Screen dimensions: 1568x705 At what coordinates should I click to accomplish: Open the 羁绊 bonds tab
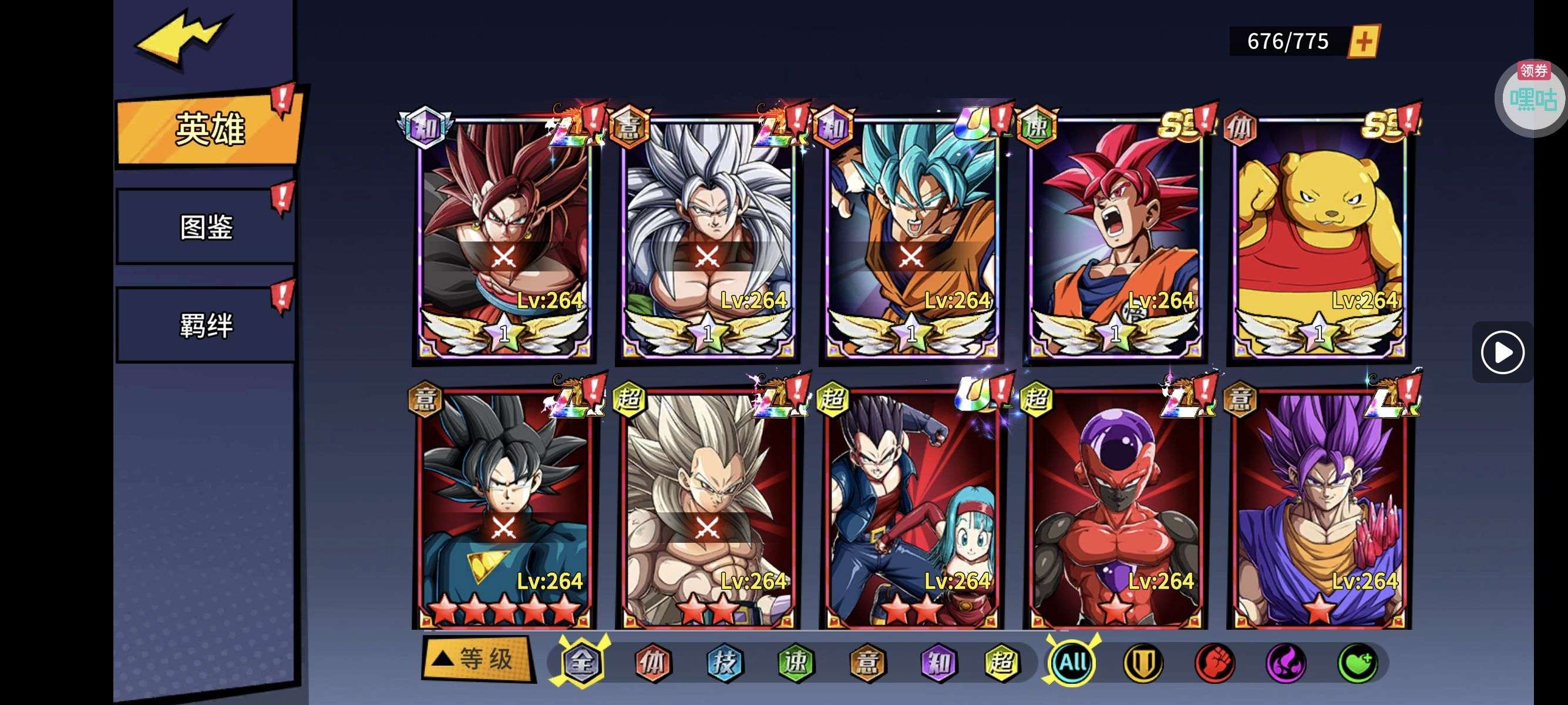pyautogui.click(x=206, y=324)
